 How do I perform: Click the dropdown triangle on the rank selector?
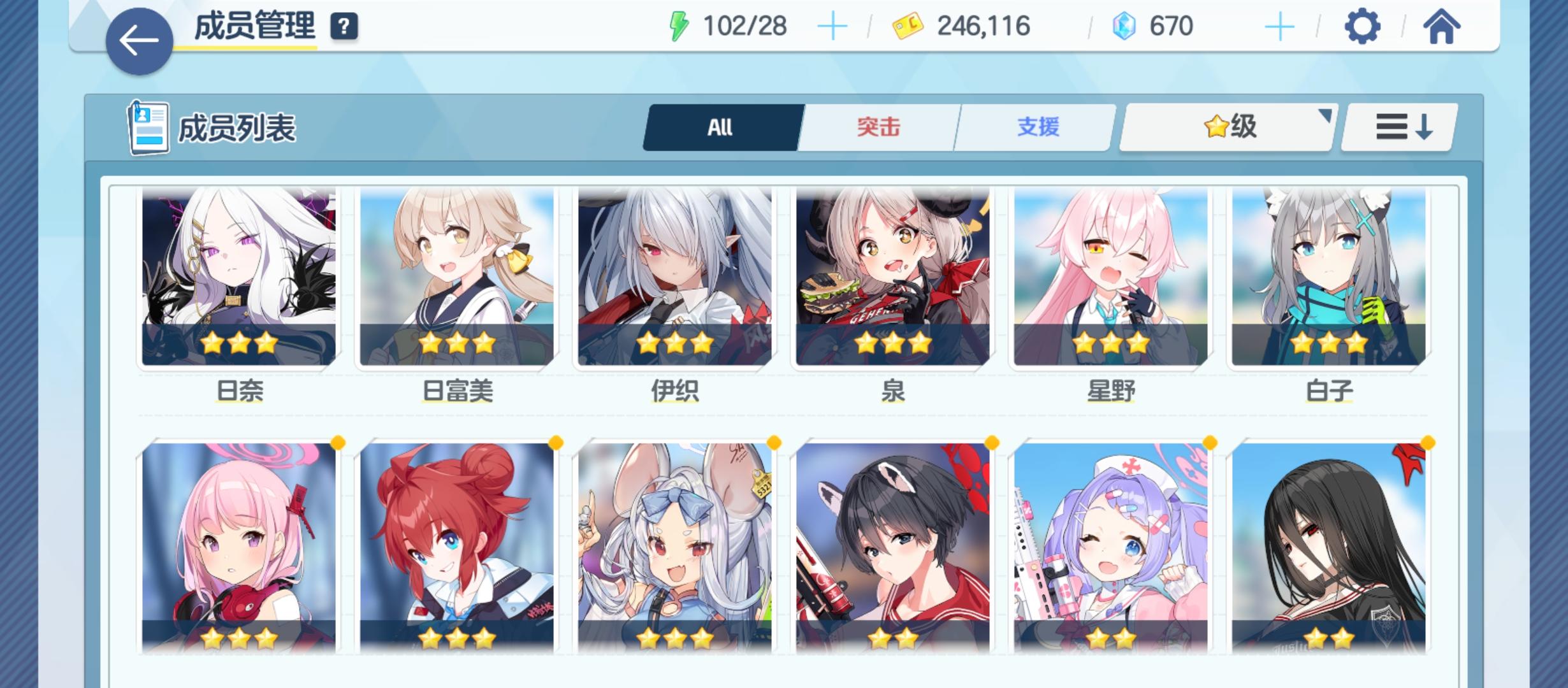(1327, 117)
